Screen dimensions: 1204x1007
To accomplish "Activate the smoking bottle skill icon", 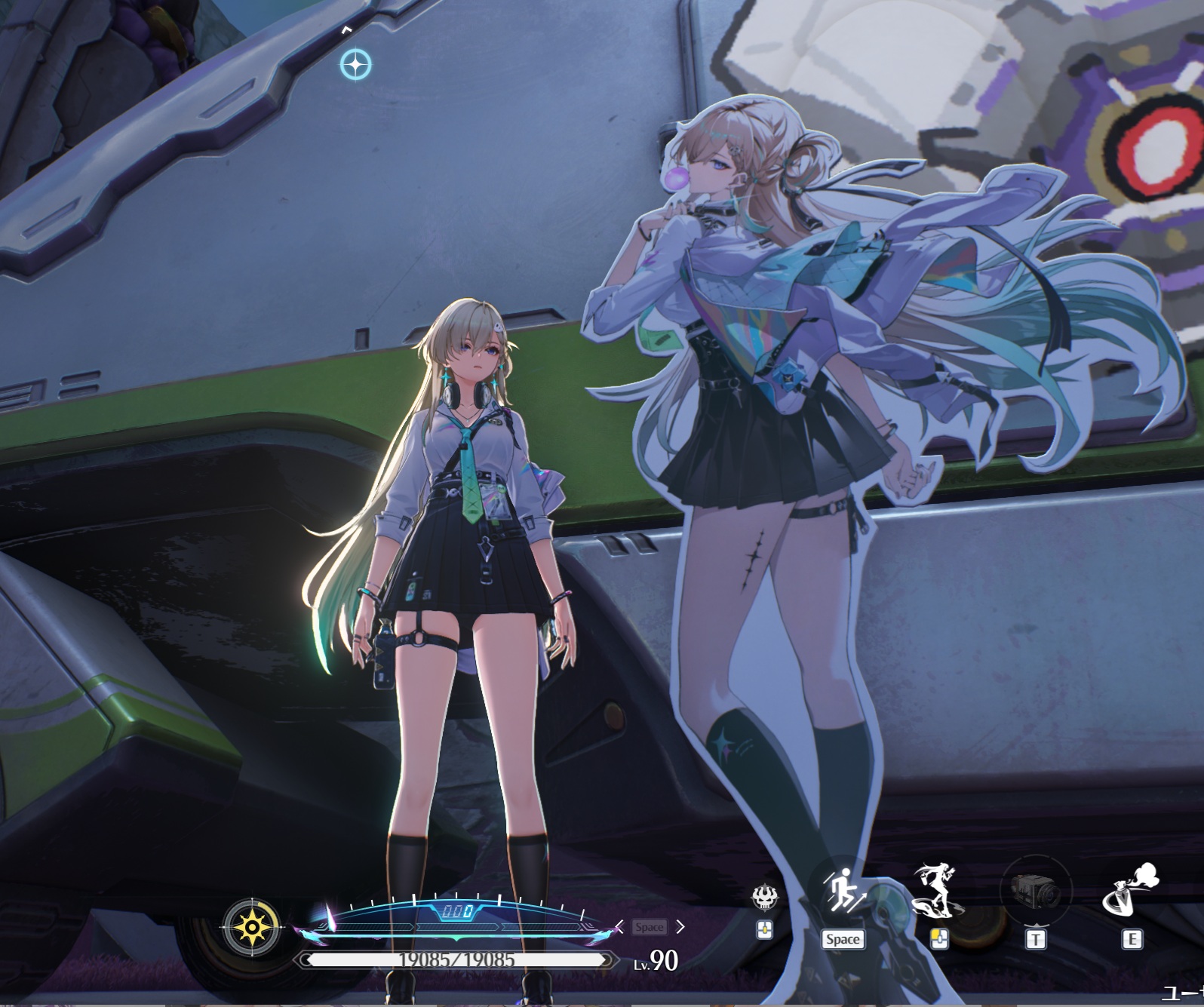I will (1130, 892).
